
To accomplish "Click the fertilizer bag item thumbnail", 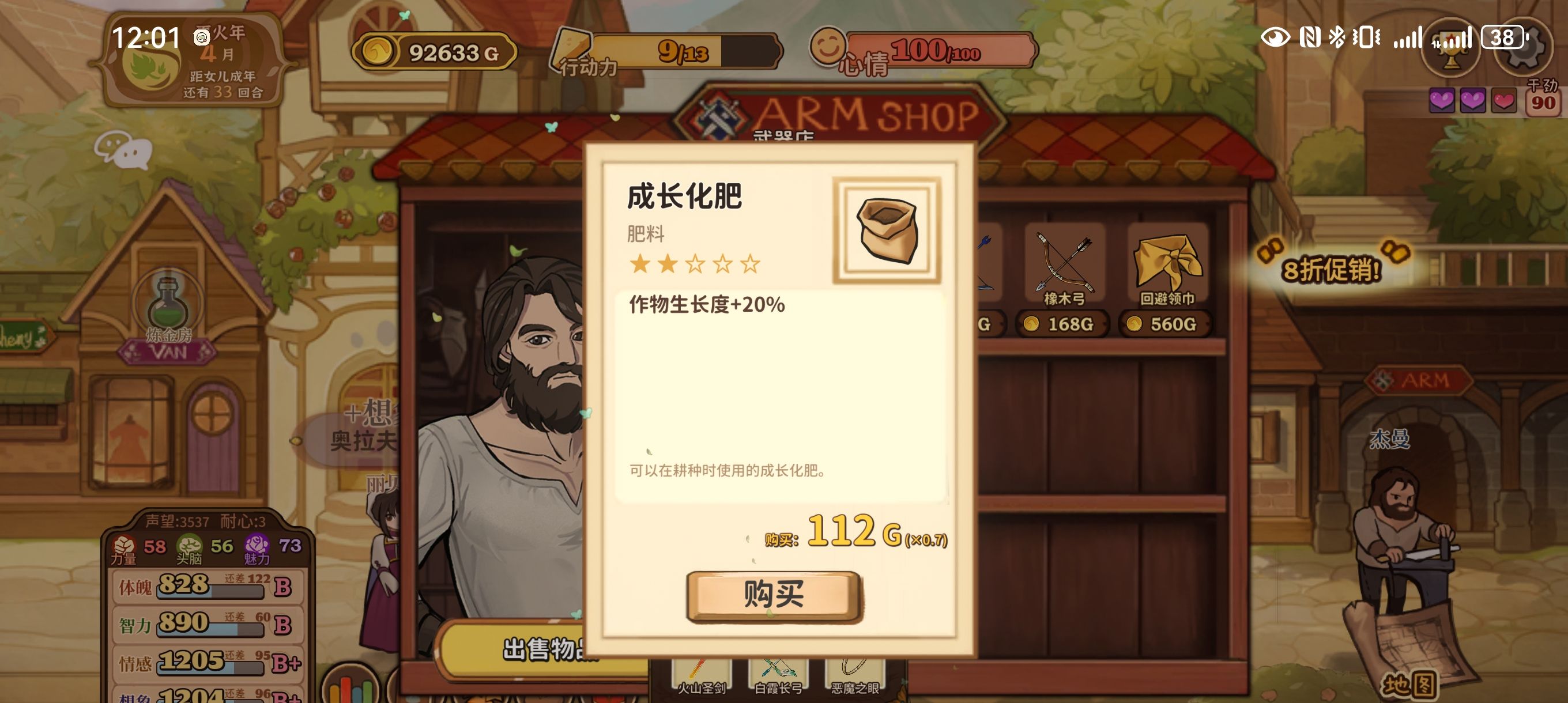I will [886, 230].
